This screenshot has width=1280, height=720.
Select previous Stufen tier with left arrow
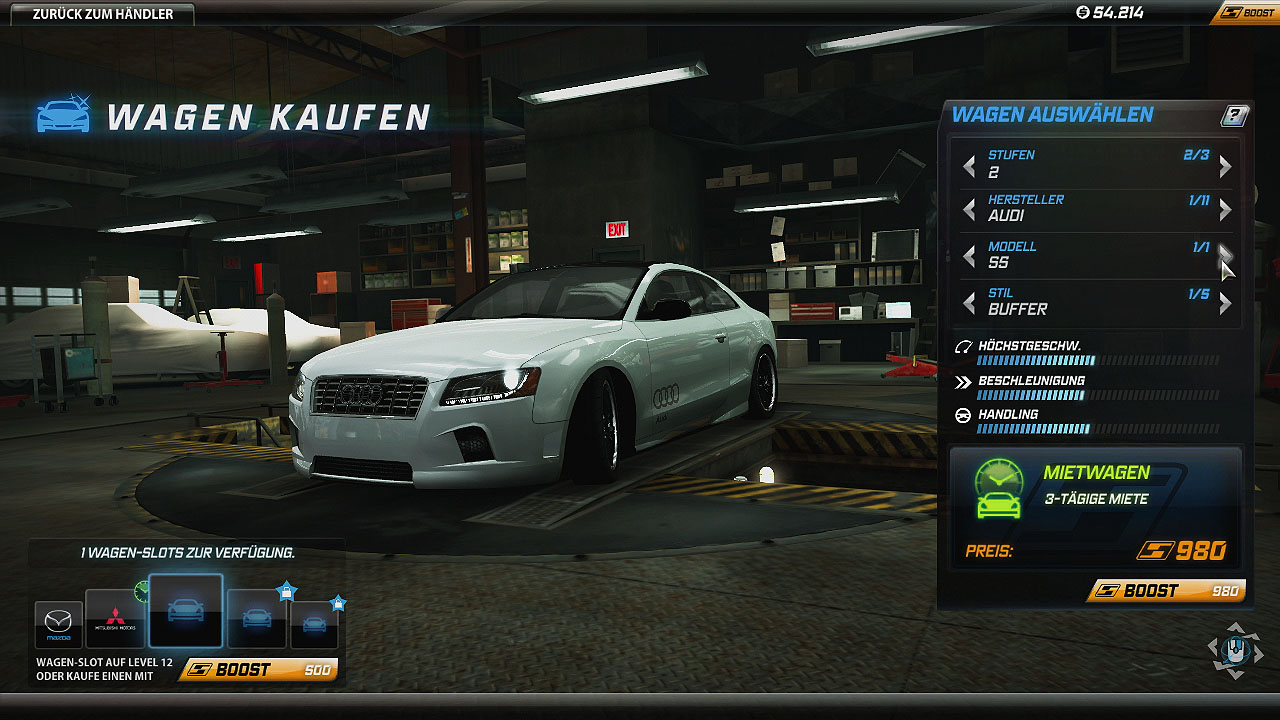968,166
